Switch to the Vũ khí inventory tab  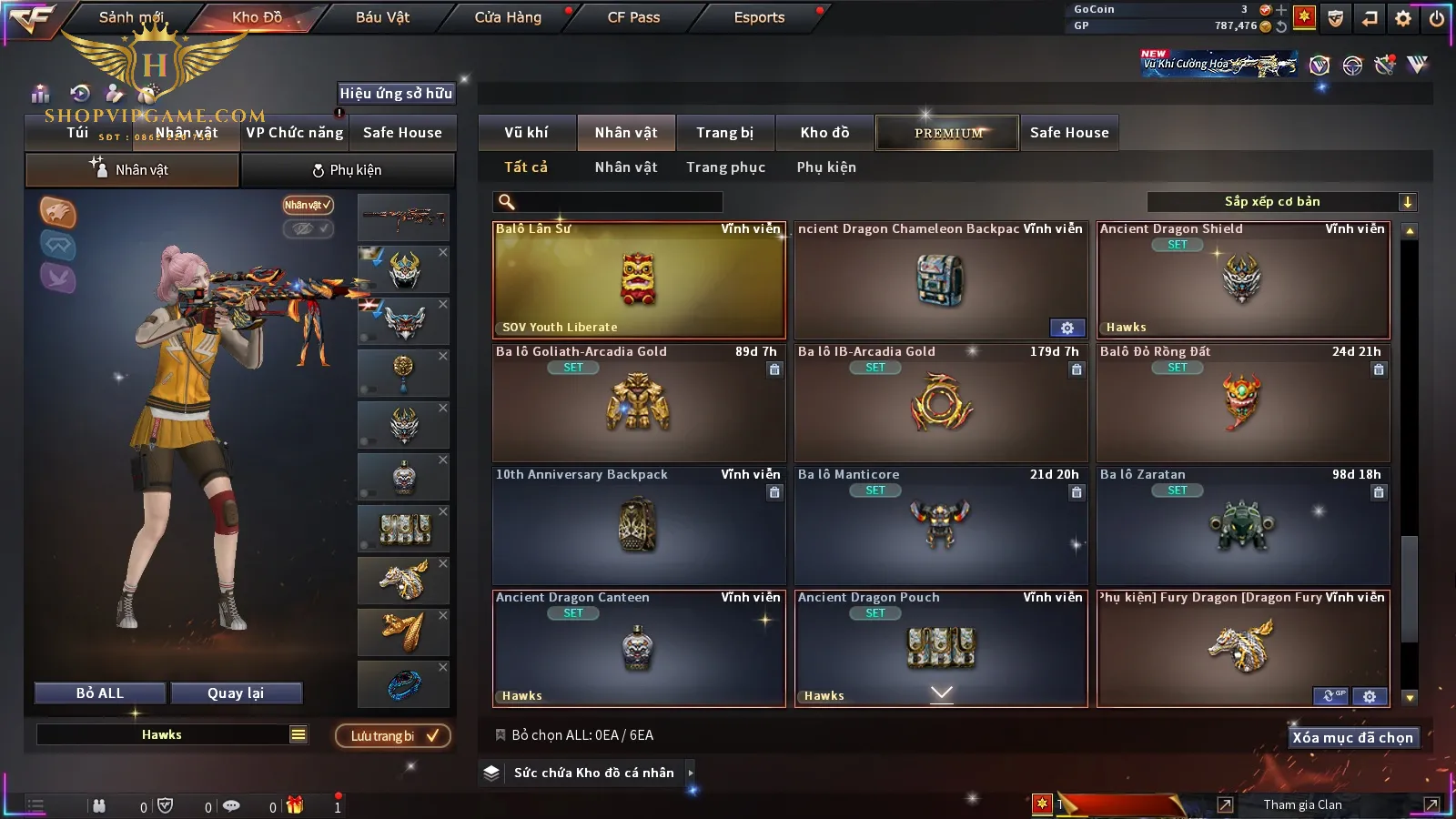point(526,133)
